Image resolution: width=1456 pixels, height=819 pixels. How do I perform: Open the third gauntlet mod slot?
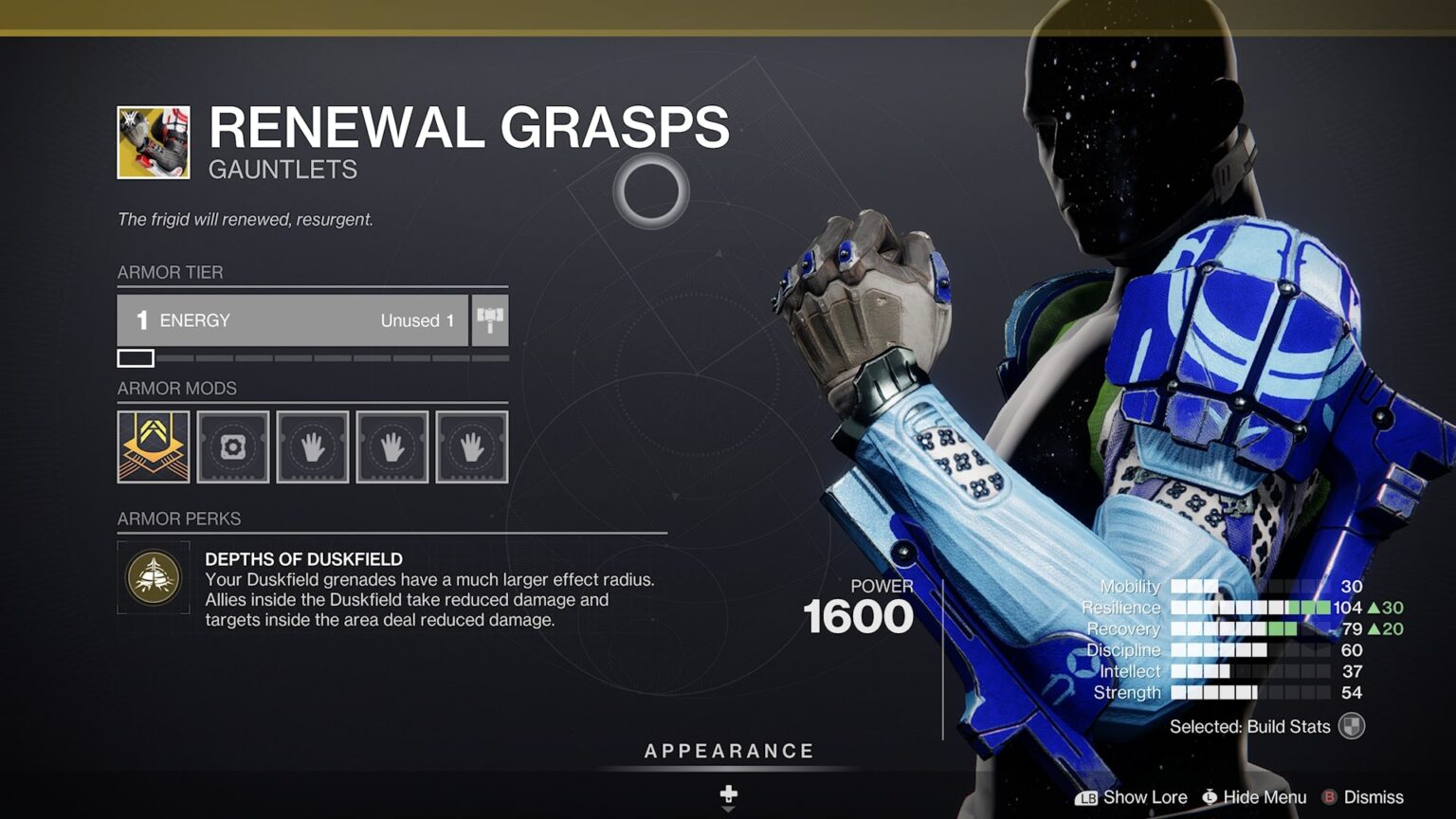pyautogui.click(x=392, y=446)
